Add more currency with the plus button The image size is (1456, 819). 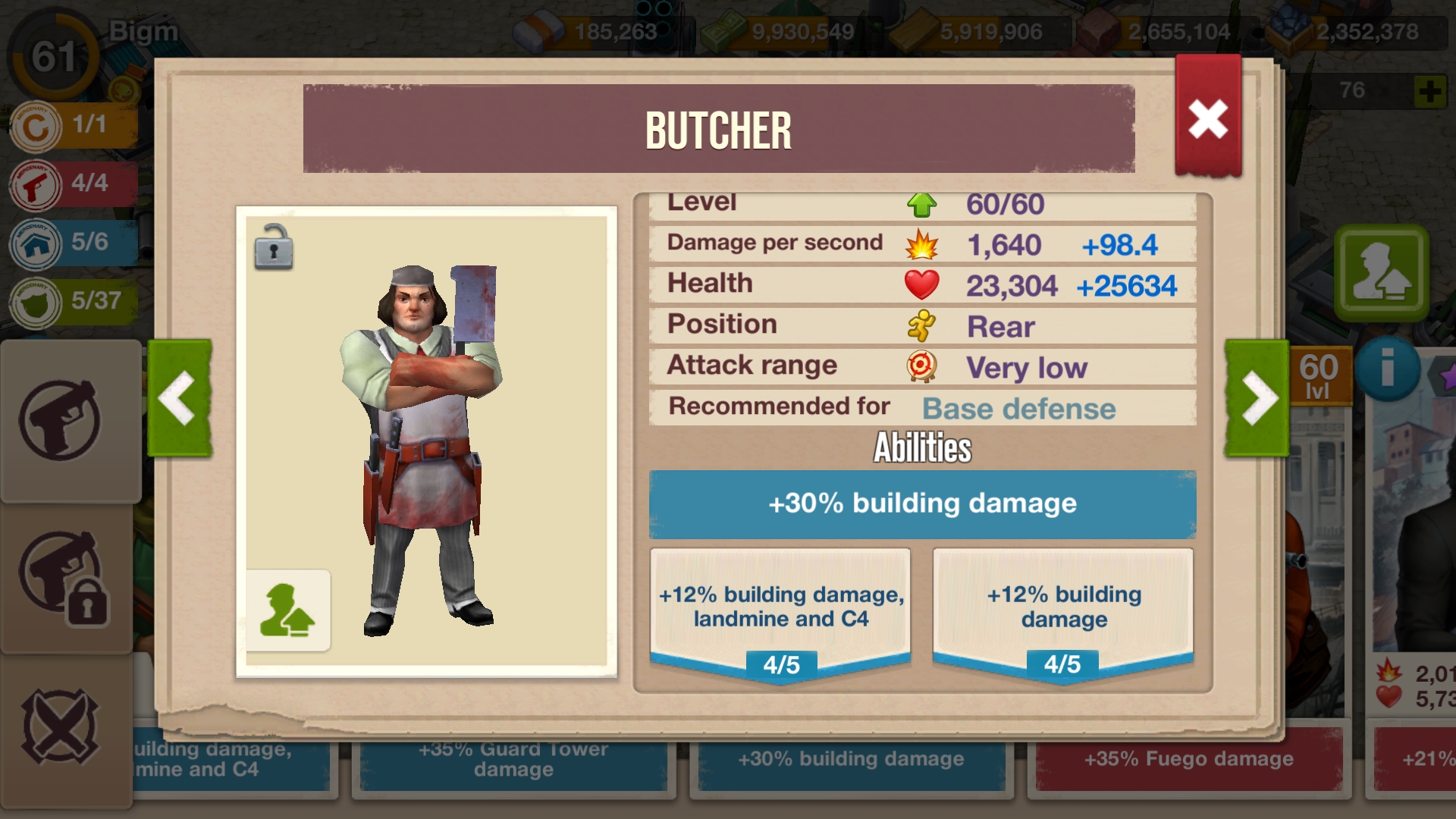1429,92
